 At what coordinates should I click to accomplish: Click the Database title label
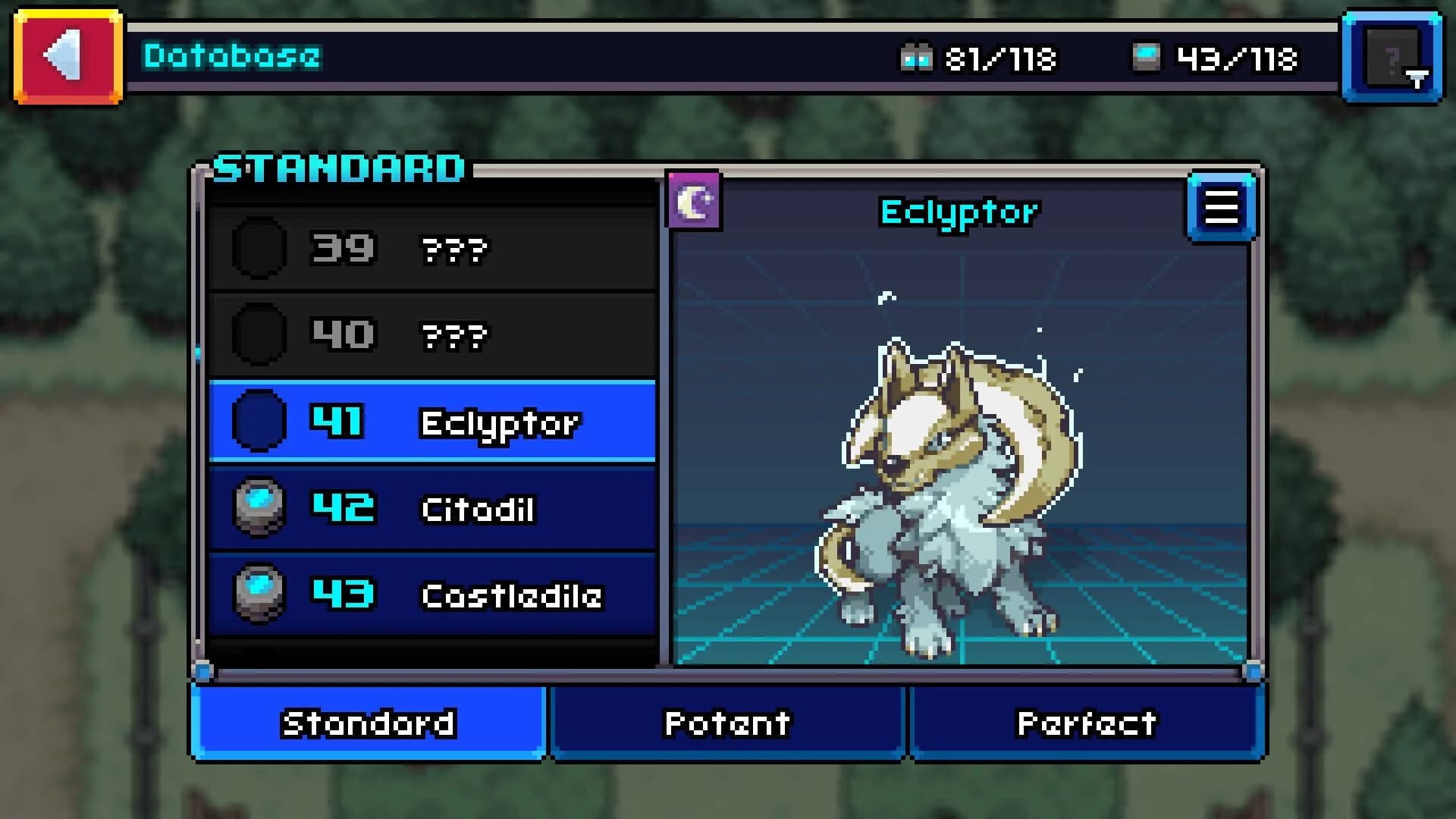click(230, 55)
